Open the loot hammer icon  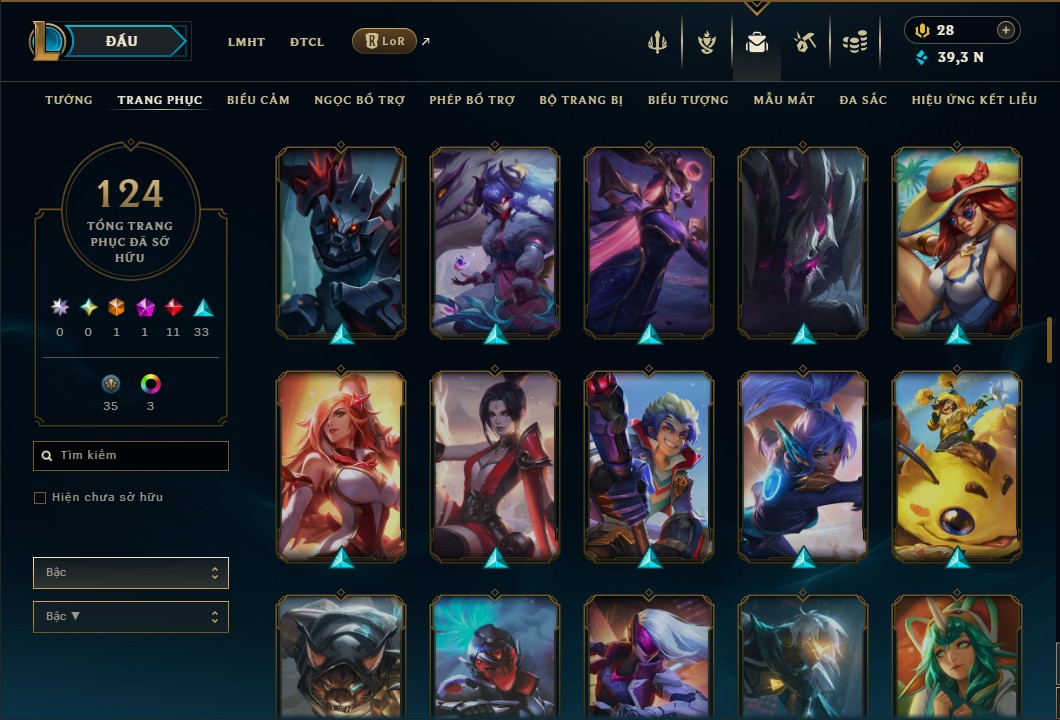click(805, 42)
